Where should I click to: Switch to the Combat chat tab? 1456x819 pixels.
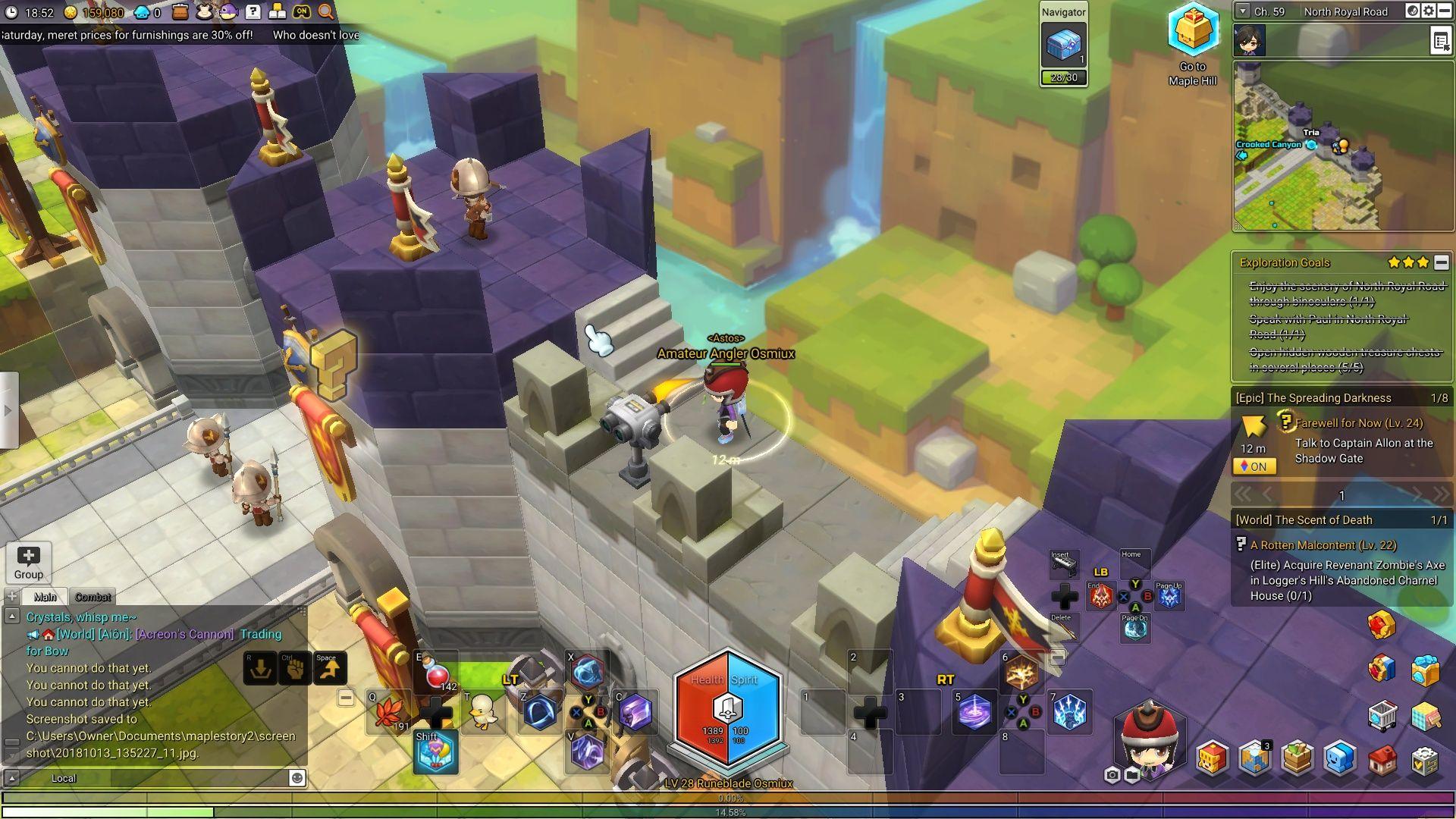tap(93, 597)
